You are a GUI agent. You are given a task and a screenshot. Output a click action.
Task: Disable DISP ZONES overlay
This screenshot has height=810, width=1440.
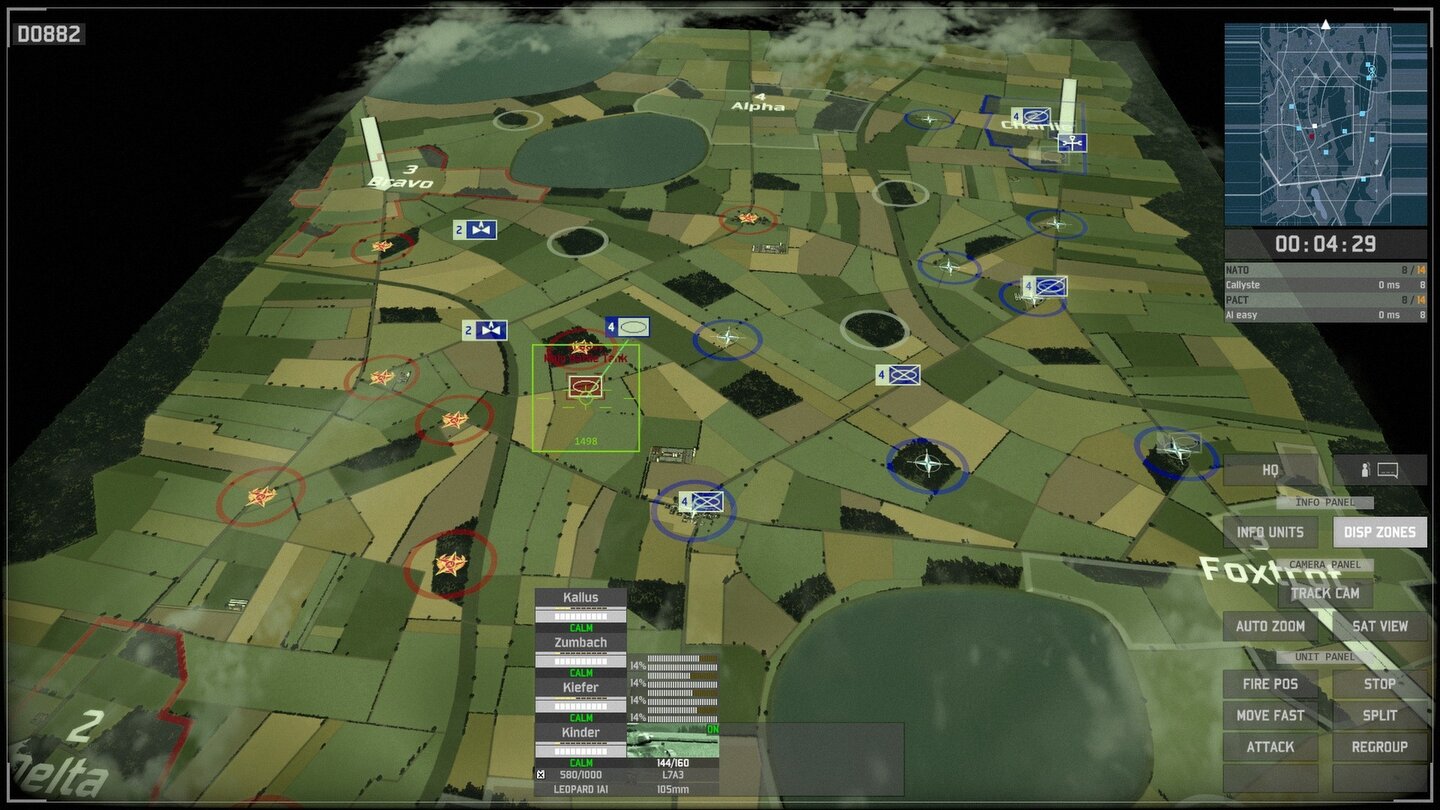click(x=1379, y=532)
